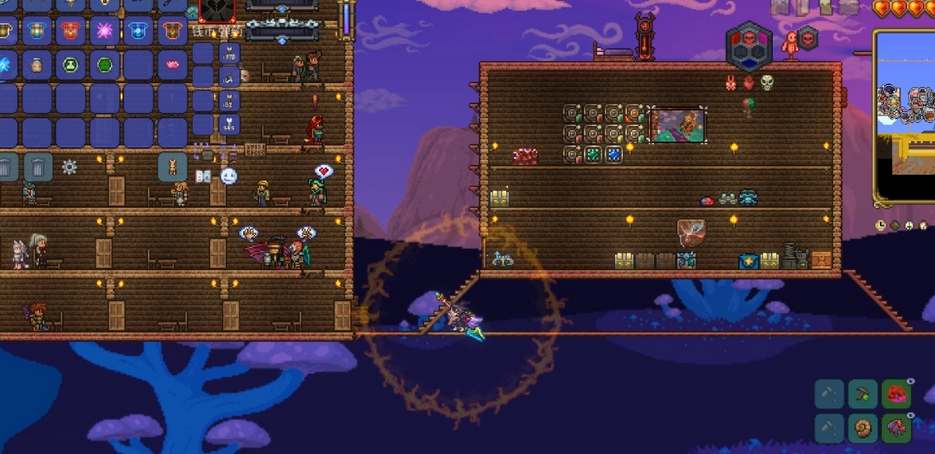Select the ammonite shell accessory slot

tap(862, 429)
